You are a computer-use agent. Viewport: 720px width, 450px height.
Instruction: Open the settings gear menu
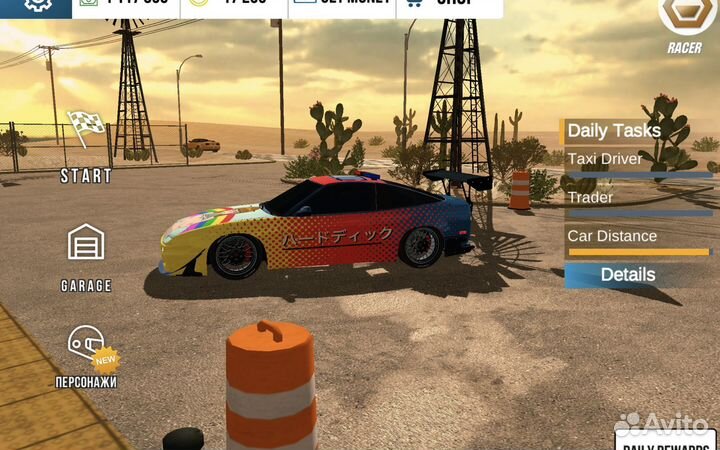(37, 5)
